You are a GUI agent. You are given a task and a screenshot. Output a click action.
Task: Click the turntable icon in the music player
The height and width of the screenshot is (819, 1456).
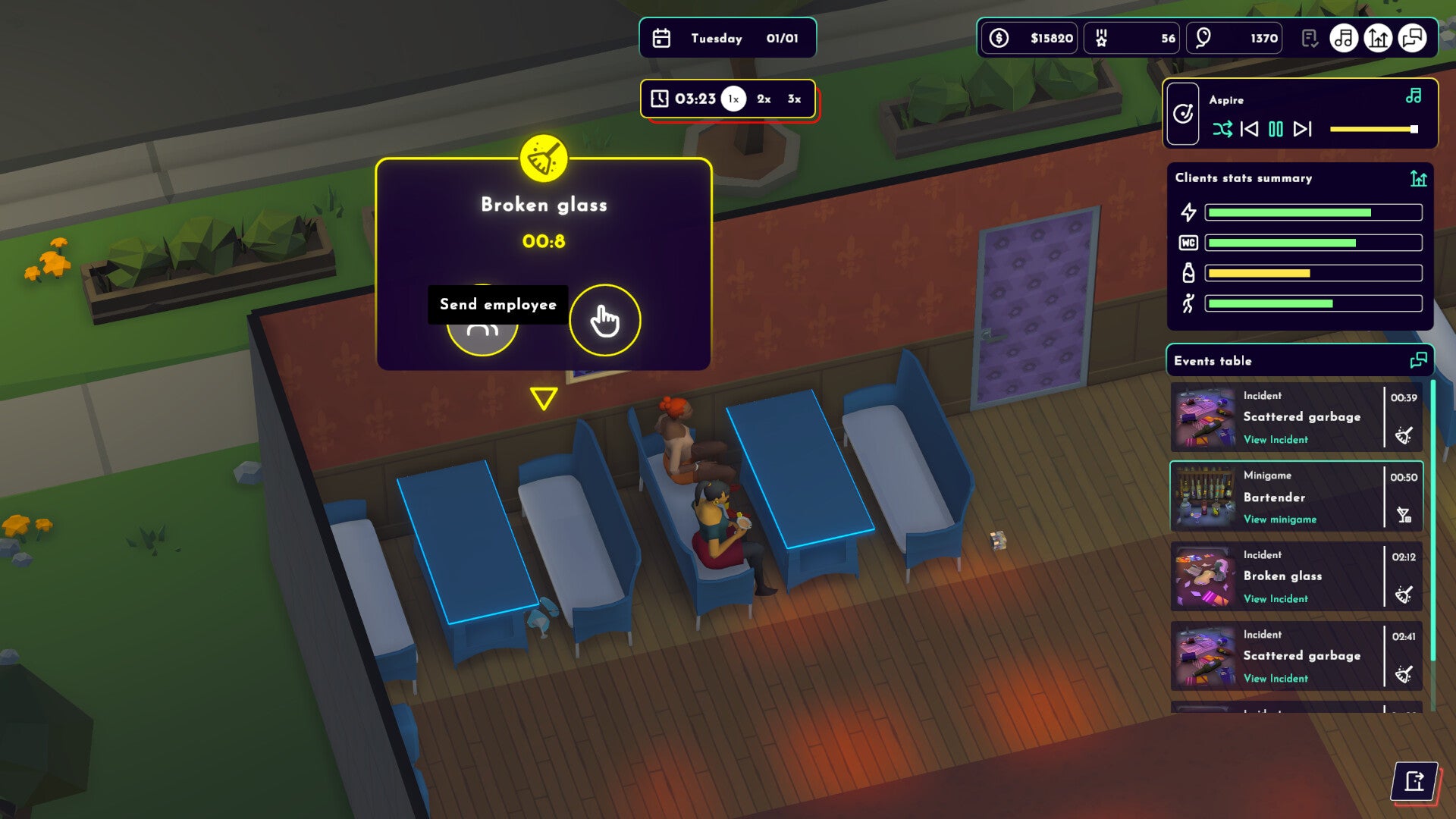pyautogui.click(x=1183, y=113)
